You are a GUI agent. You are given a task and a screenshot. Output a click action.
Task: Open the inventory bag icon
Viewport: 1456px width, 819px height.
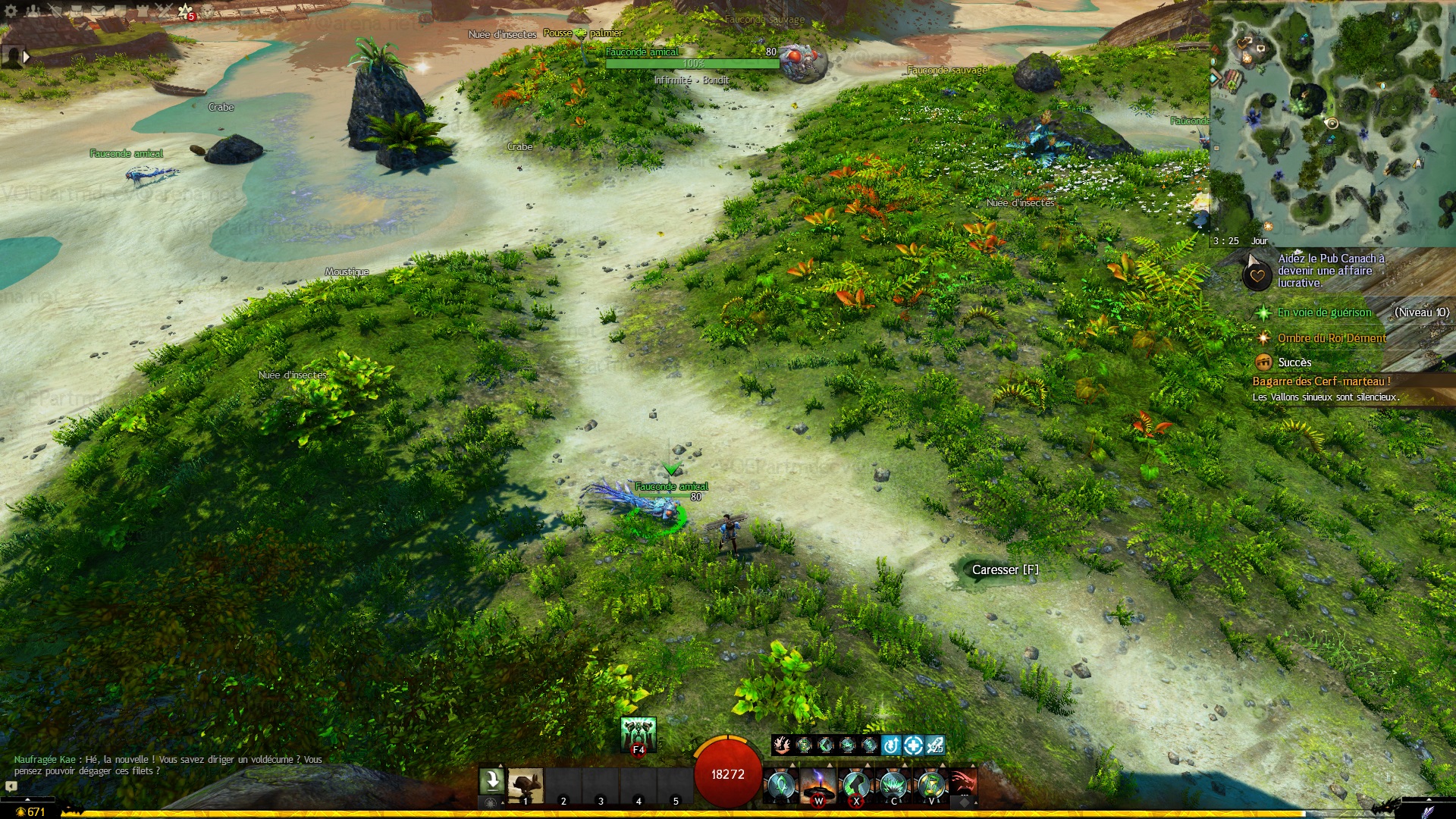[77, 11]
